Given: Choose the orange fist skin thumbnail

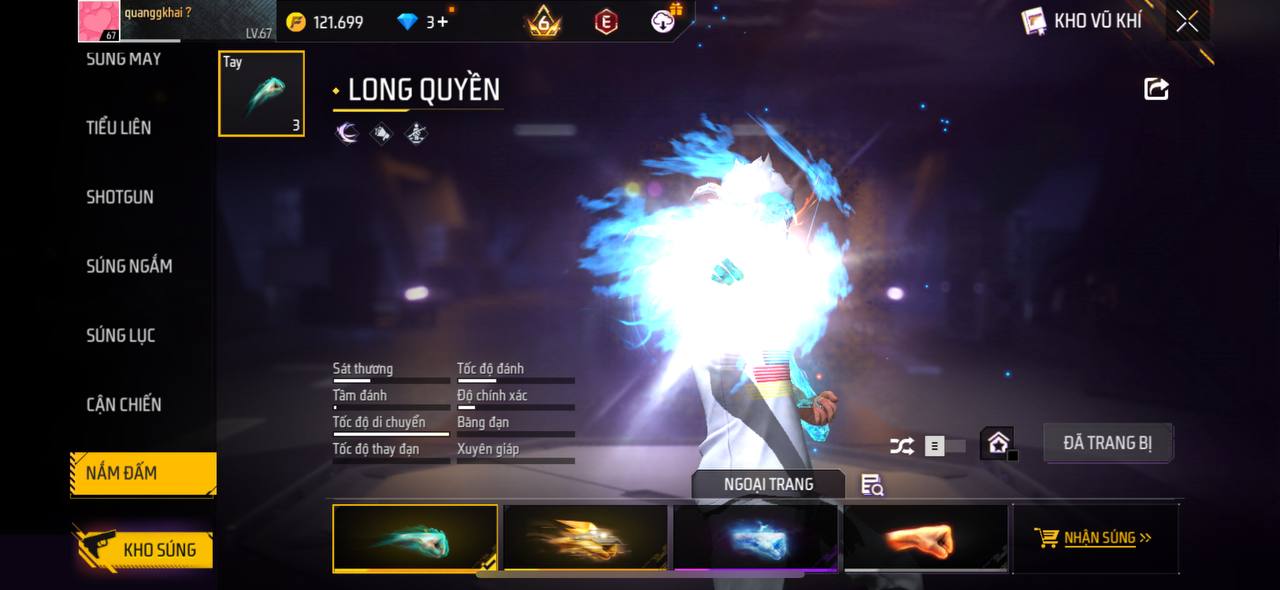Looking at the screenshot, I should click(x=925, y=538).
